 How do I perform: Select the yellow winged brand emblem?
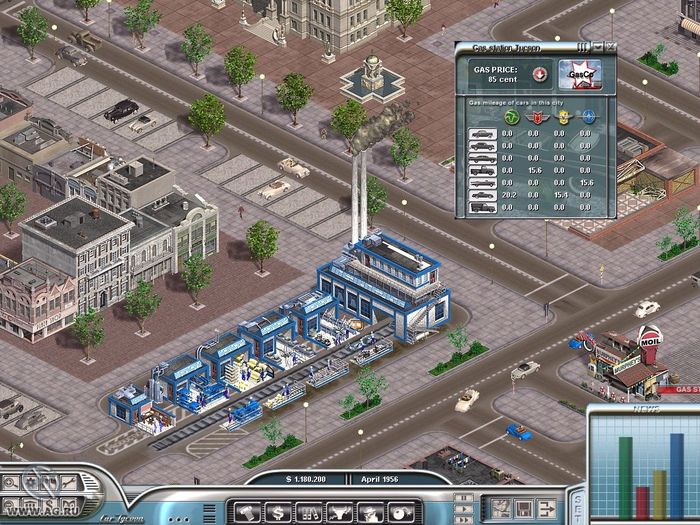[562, 116]
